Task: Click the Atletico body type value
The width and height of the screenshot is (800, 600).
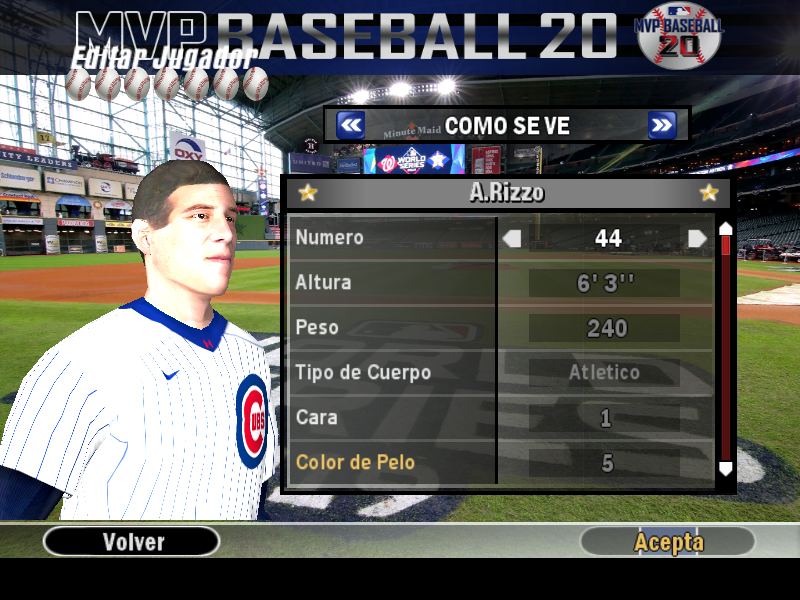Action: tap(605, 373)
